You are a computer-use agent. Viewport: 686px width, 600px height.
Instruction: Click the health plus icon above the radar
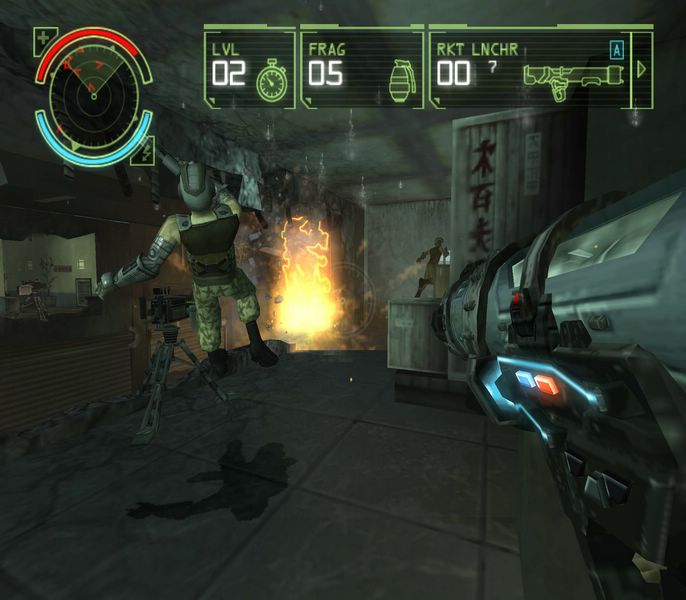point(43,41)
